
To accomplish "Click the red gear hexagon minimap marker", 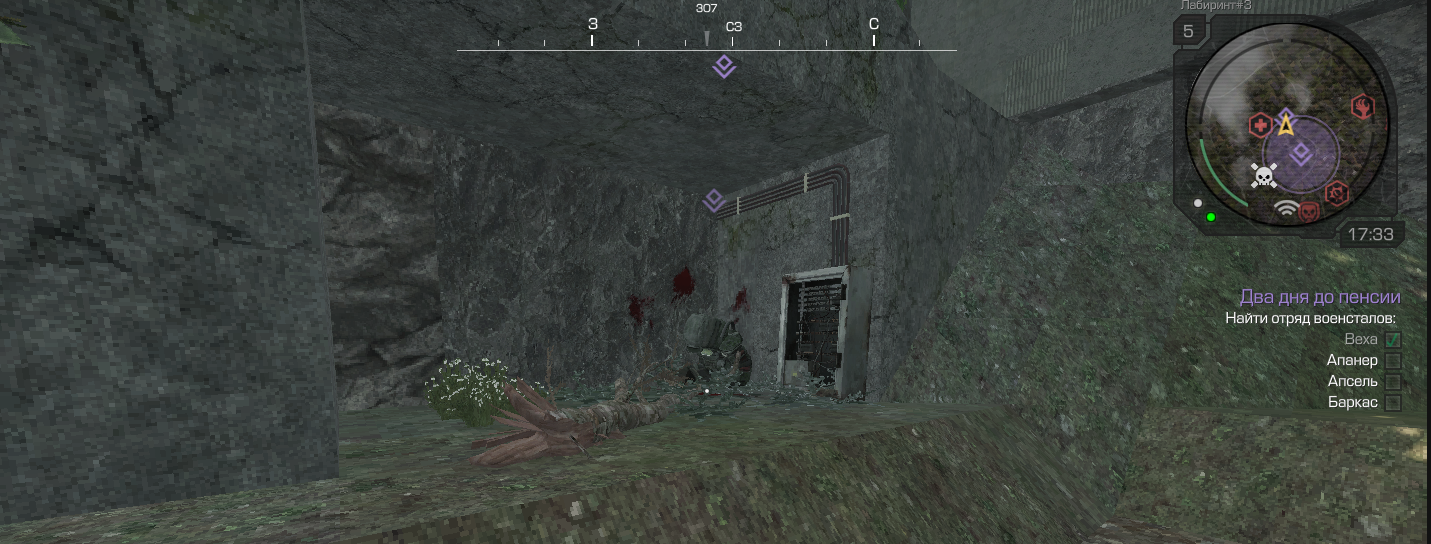I will click(x=1336, y=192).
